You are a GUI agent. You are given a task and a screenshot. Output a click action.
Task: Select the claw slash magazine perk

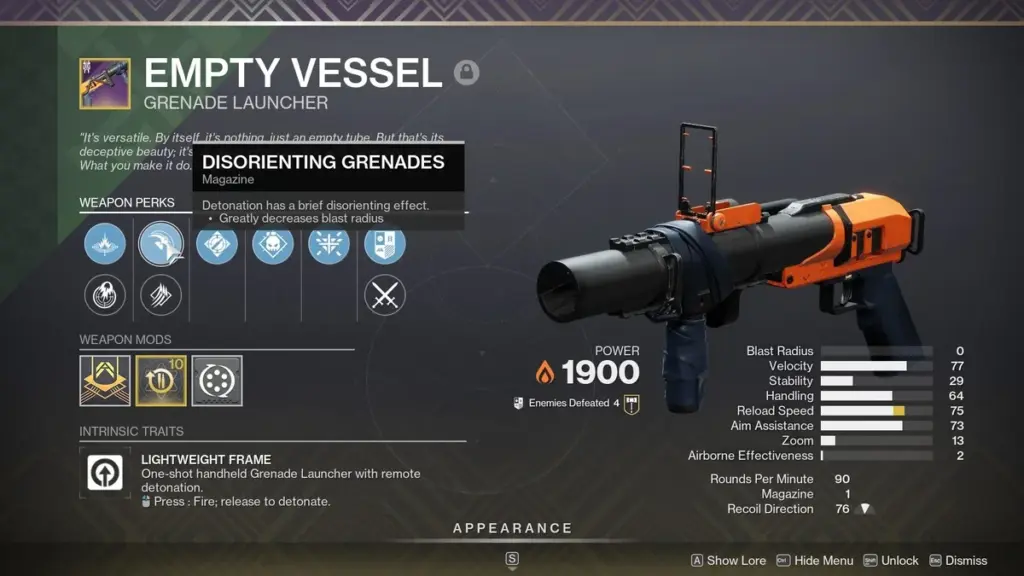point(161,295)
